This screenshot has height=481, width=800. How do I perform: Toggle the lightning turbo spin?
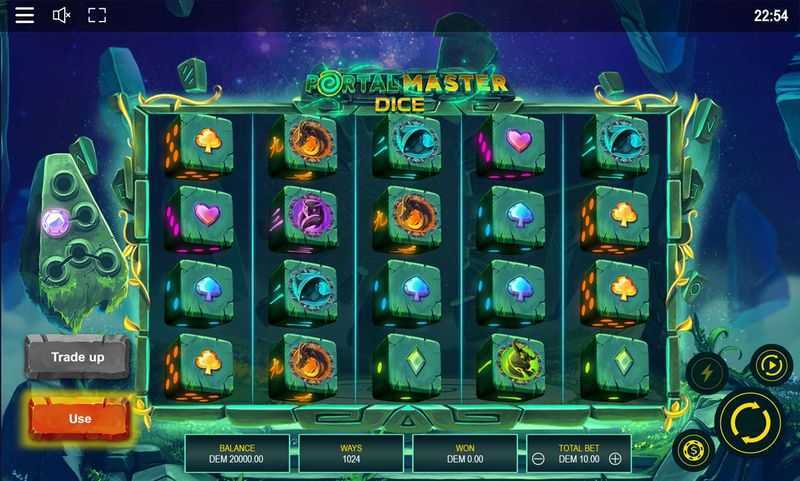pyautogui.click(x=706, y=372)
